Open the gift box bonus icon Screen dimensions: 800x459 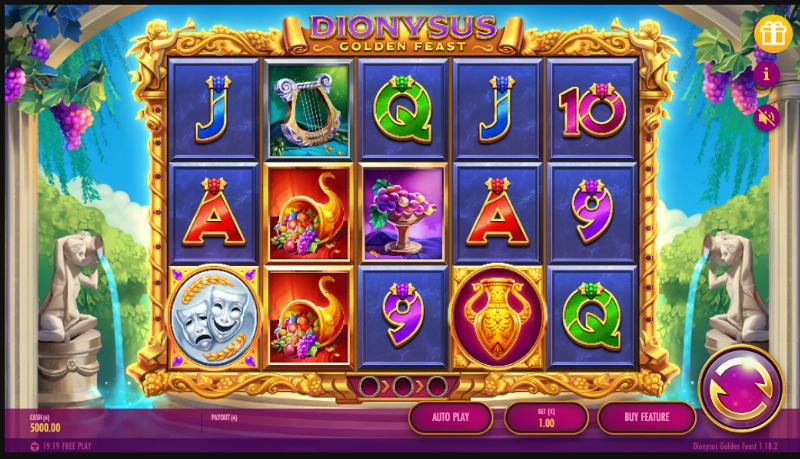pos(773,32)
